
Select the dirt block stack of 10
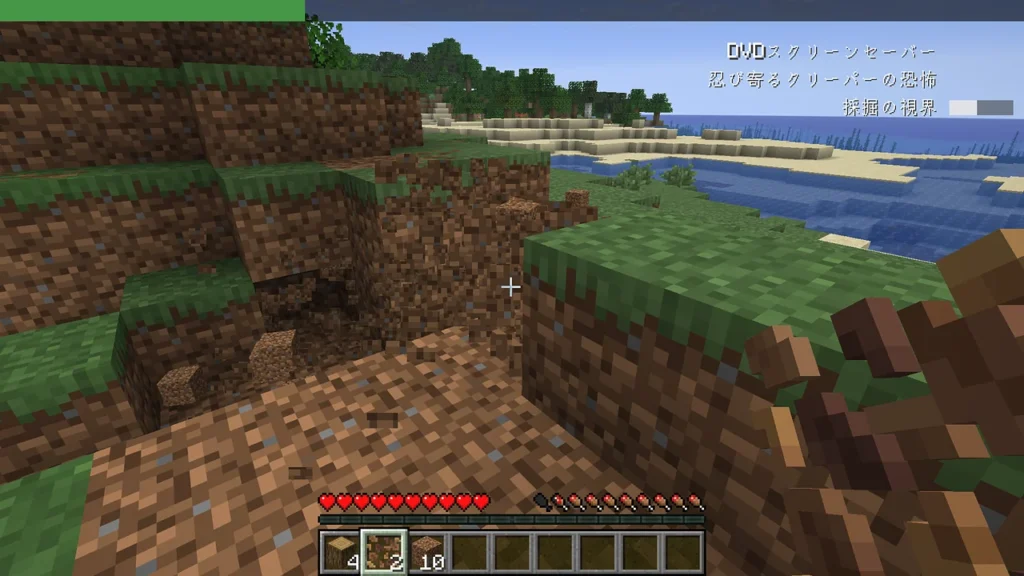(427, 551)
